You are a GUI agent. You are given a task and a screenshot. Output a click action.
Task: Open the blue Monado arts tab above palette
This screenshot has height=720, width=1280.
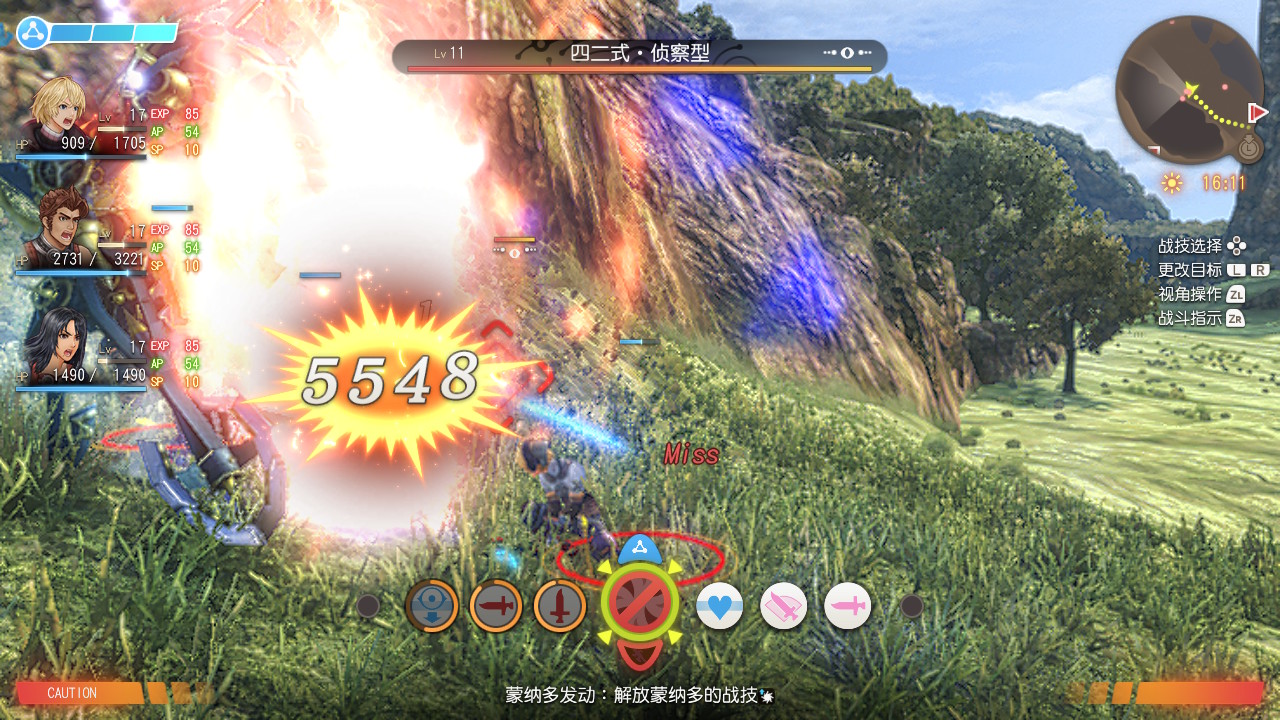638,549
